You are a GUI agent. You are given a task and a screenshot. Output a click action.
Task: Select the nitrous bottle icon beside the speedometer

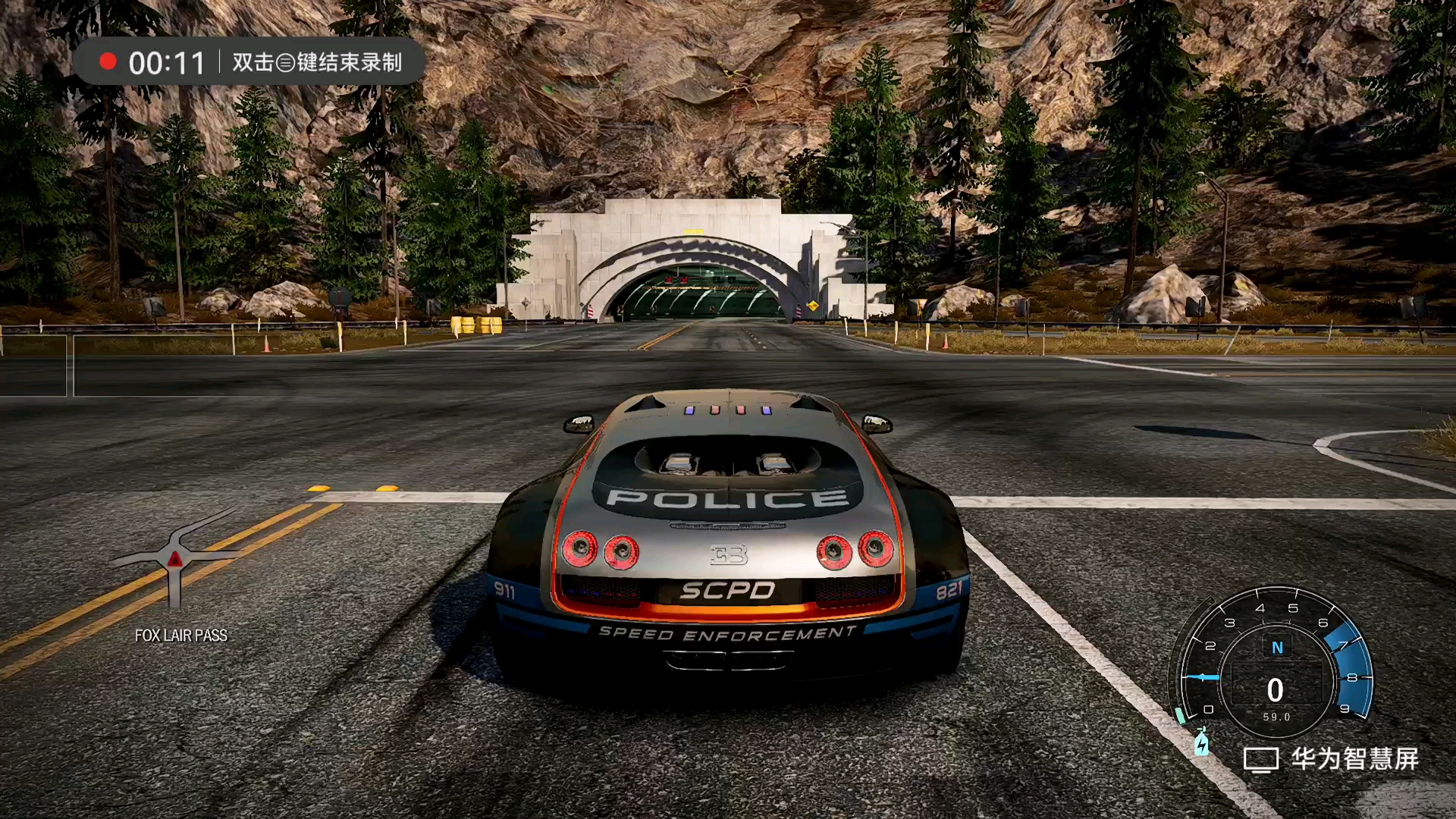[1202, 743]
